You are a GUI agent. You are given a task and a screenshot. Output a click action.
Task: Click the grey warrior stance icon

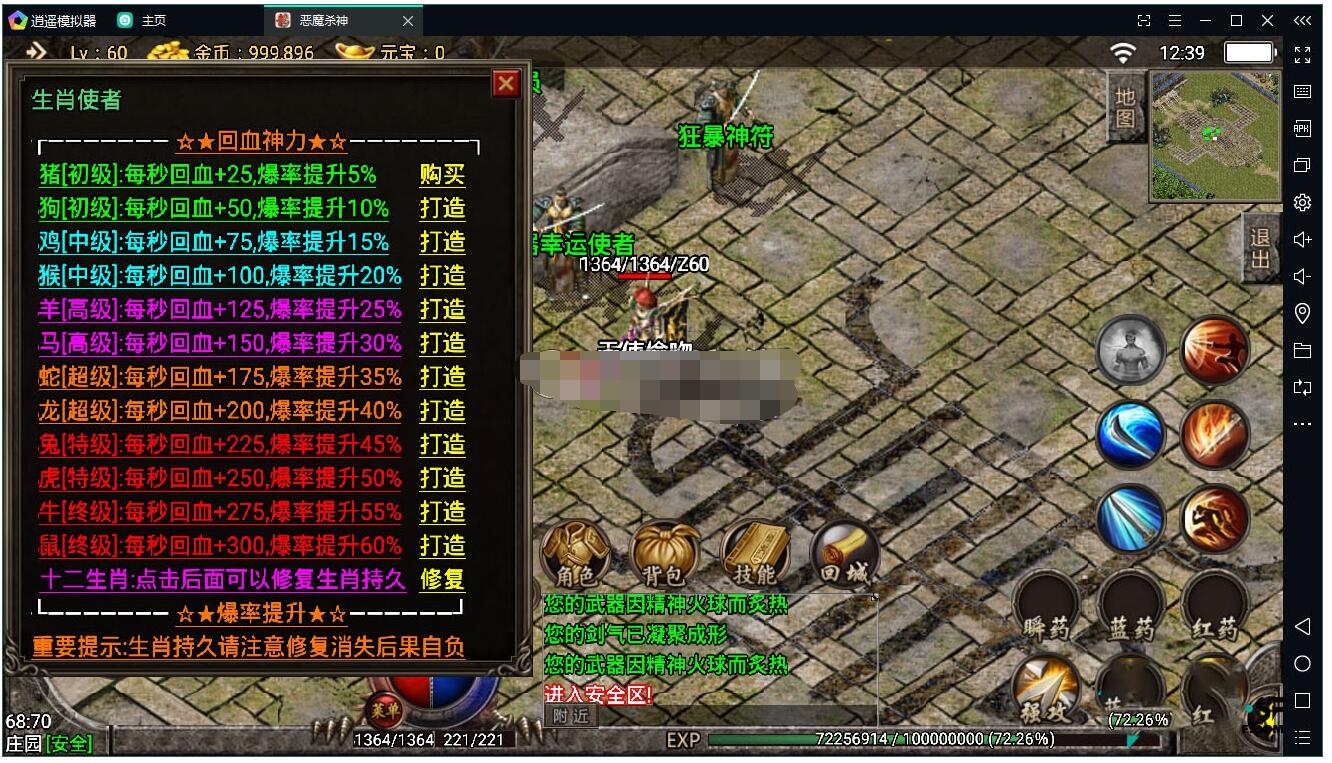point(1131,349)
